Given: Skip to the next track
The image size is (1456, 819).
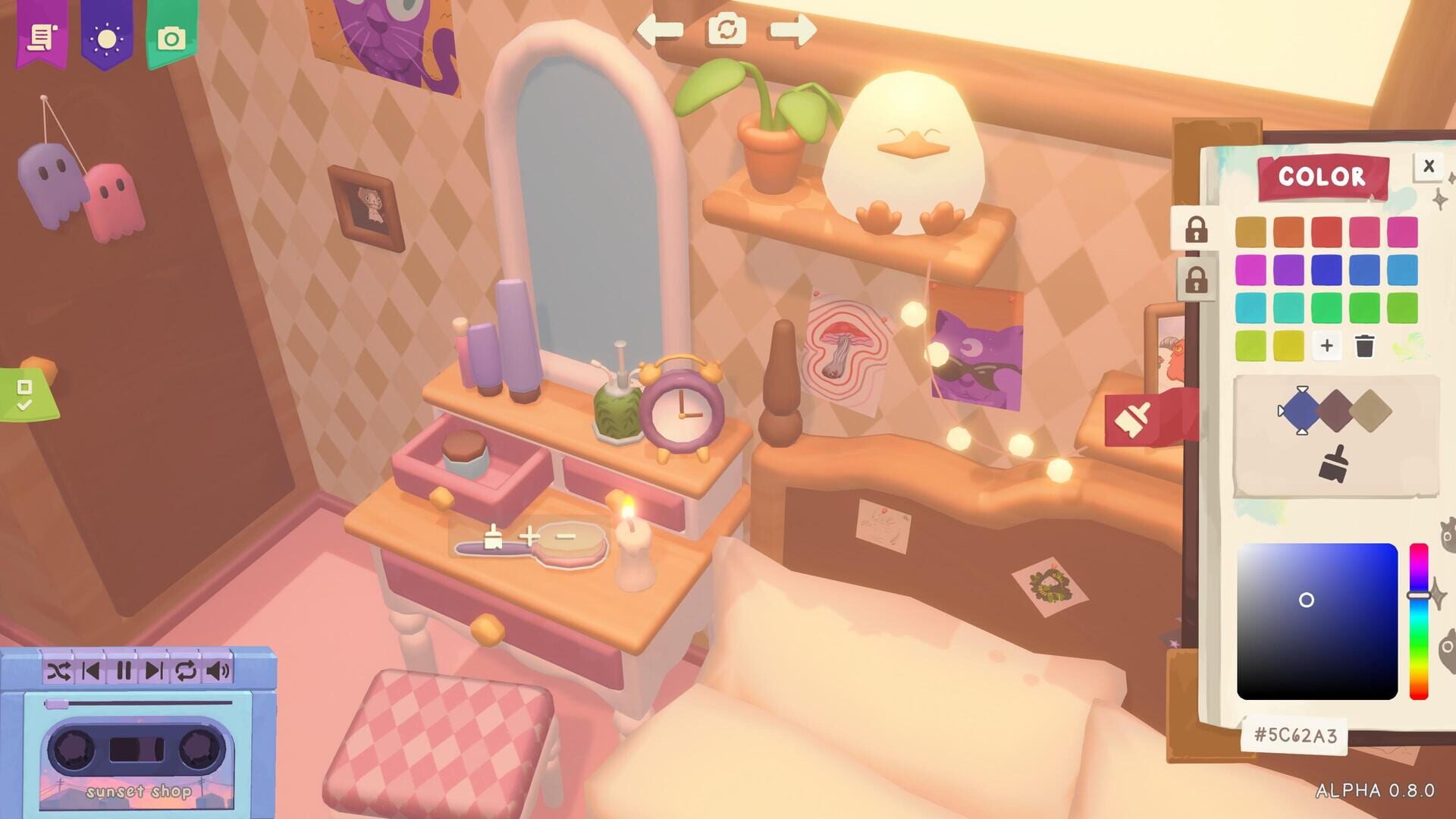Looking at the screenshot, I should (154, 670).
